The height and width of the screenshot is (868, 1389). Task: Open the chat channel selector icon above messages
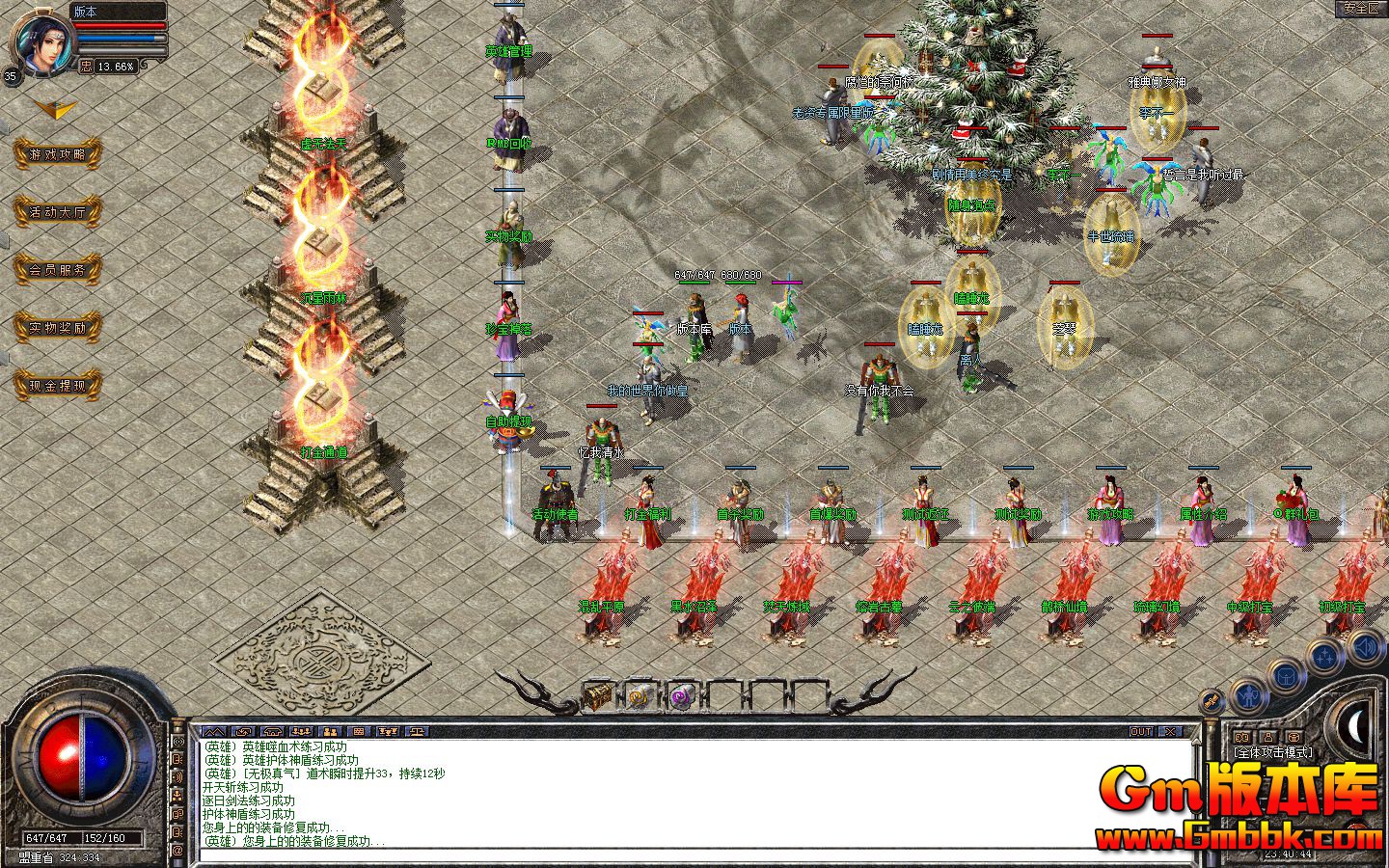213,731
